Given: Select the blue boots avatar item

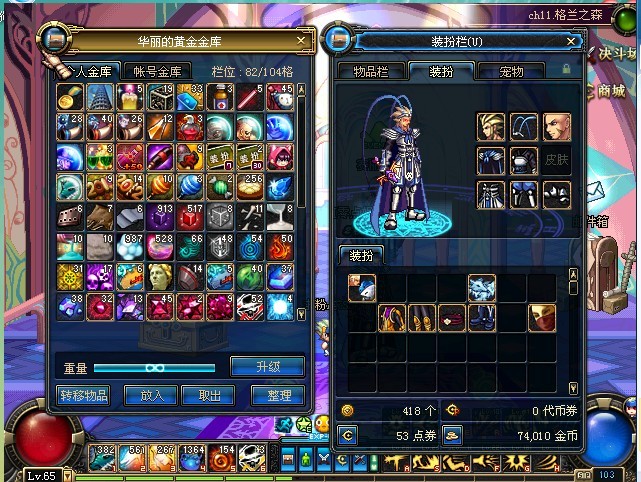Looking at the screenshot, I should (482, 319).
